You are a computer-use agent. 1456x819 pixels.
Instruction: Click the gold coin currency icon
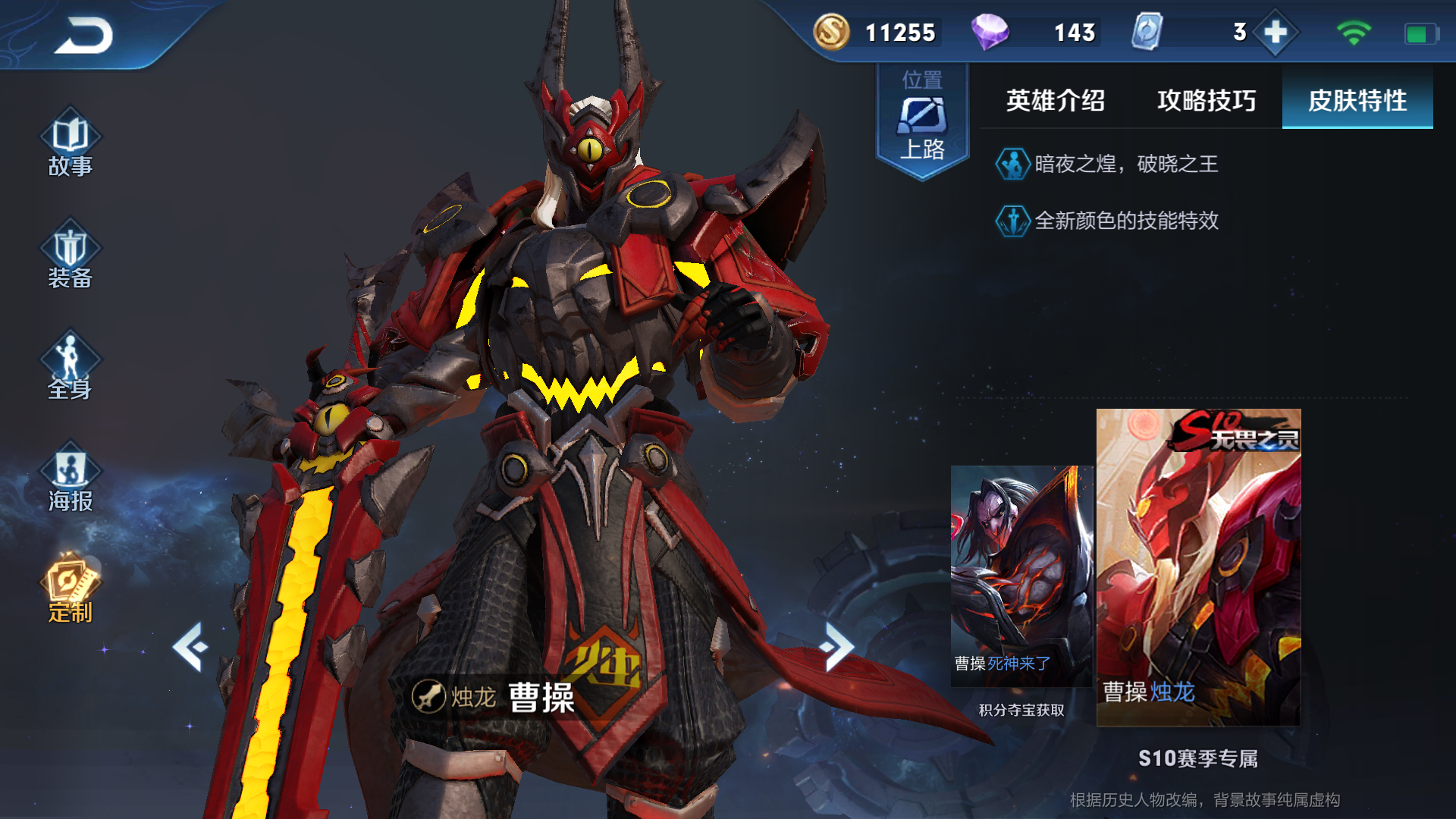click(831, 32)
